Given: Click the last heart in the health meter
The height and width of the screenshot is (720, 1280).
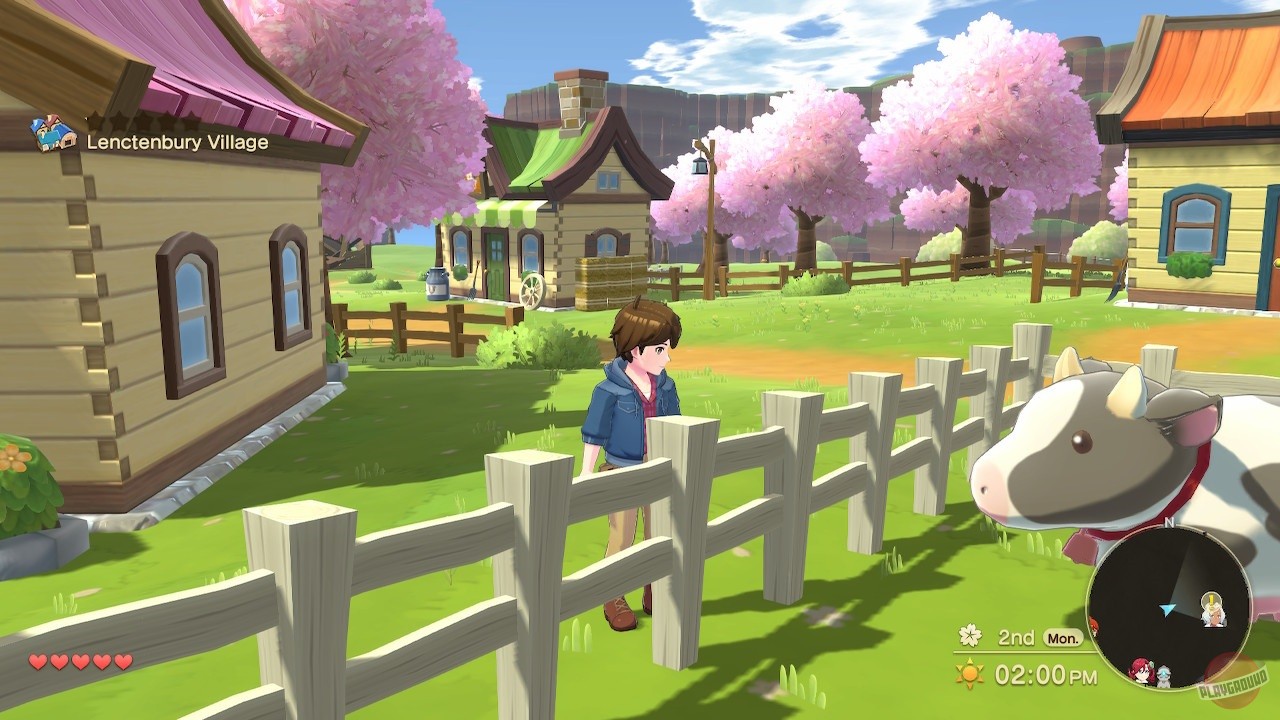Looking at the screenshot, I should point(121,662).
